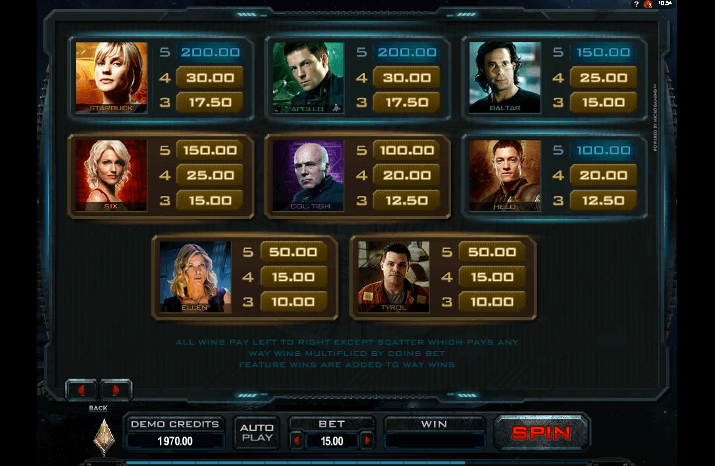Choose the Six symbol portrait
The image size is (715, 466).
111,175
